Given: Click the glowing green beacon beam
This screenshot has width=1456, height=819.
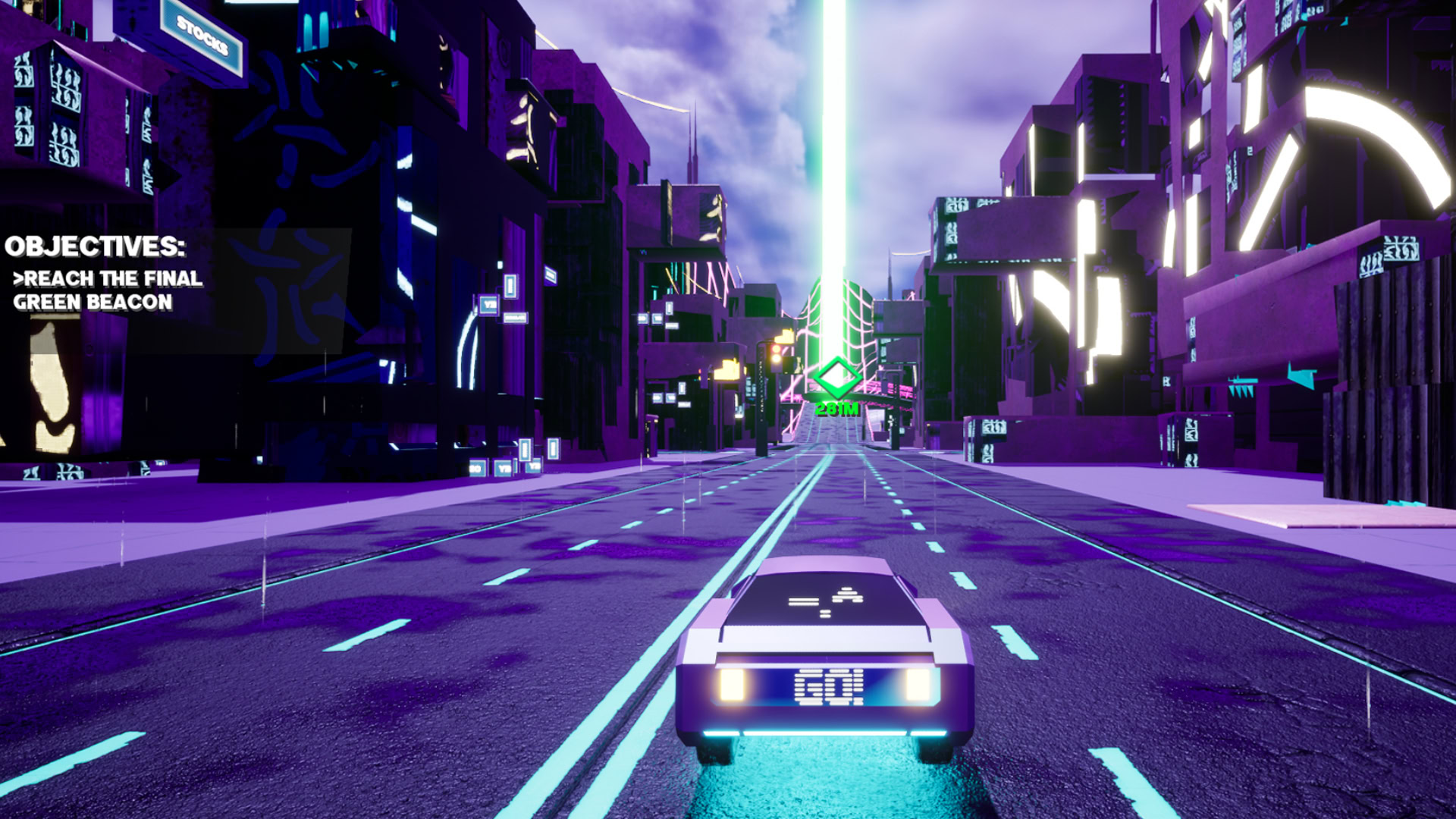Looking at the screenshot, I should pyautogui.click(x=833, y=152).
